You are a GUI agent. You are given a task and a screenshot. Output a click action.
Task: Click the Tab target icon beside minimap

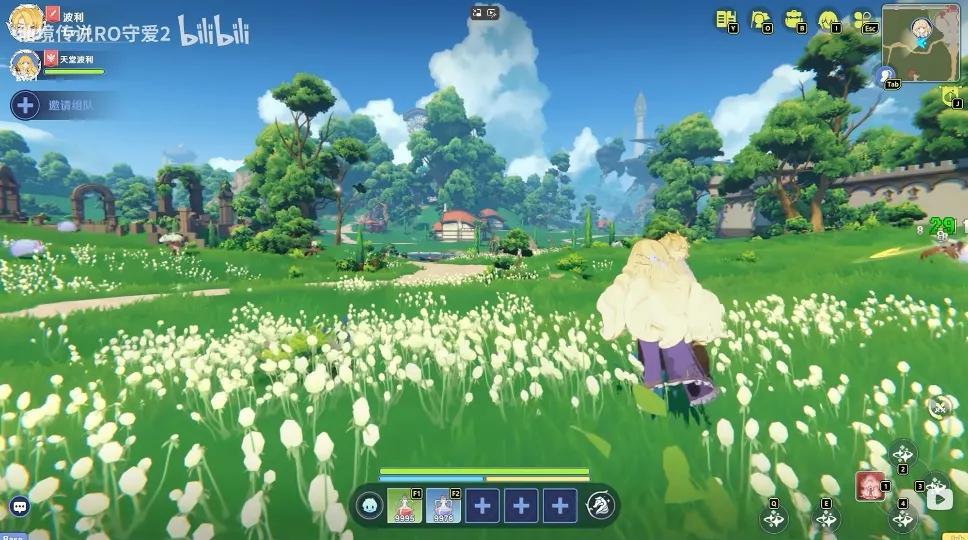(x=884, y=75)
